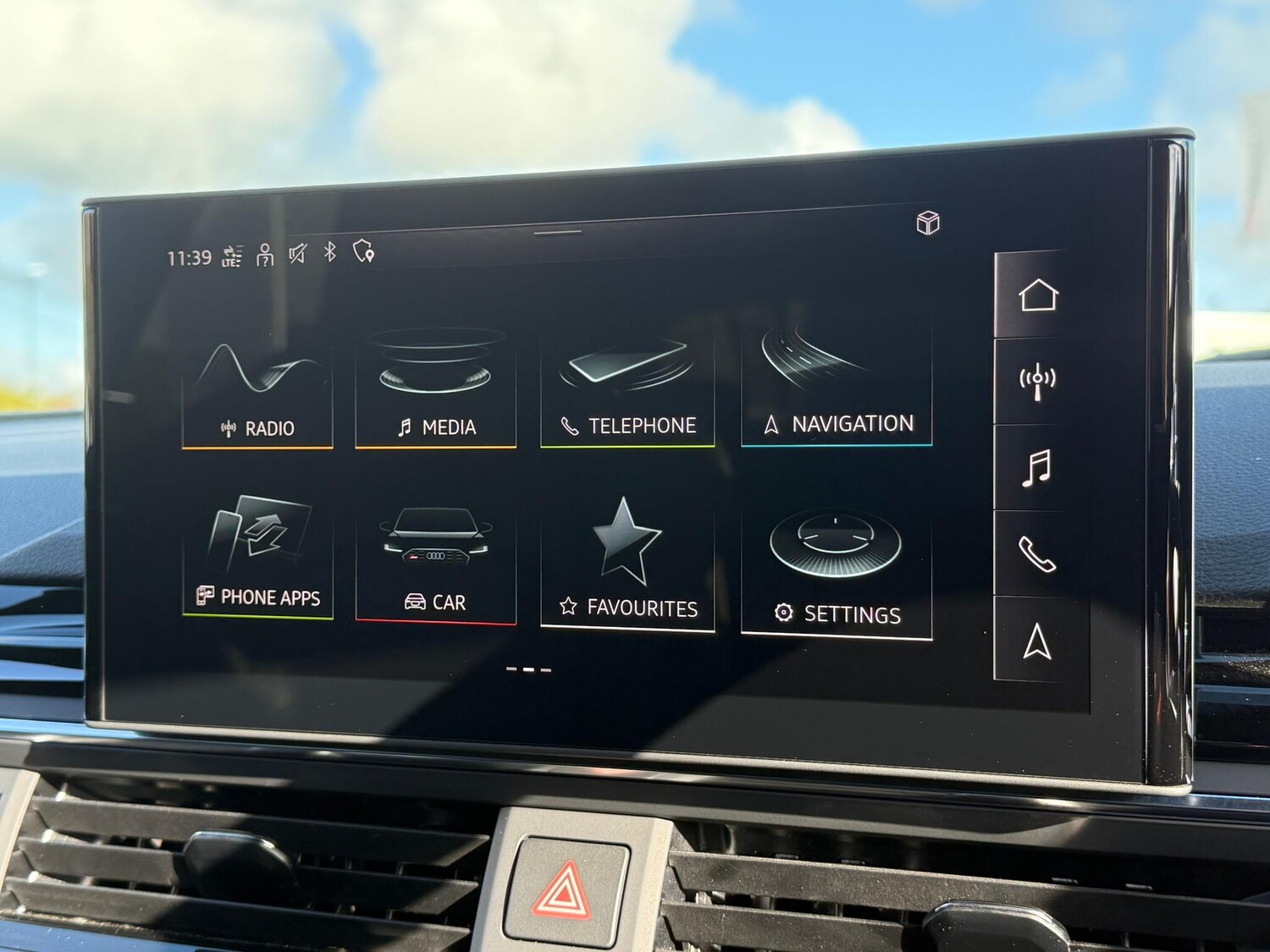Image resolution: width=1270 pixels, height=952 pixels.
Task: Click the LTE connection indicator
Action: point(230,256)
